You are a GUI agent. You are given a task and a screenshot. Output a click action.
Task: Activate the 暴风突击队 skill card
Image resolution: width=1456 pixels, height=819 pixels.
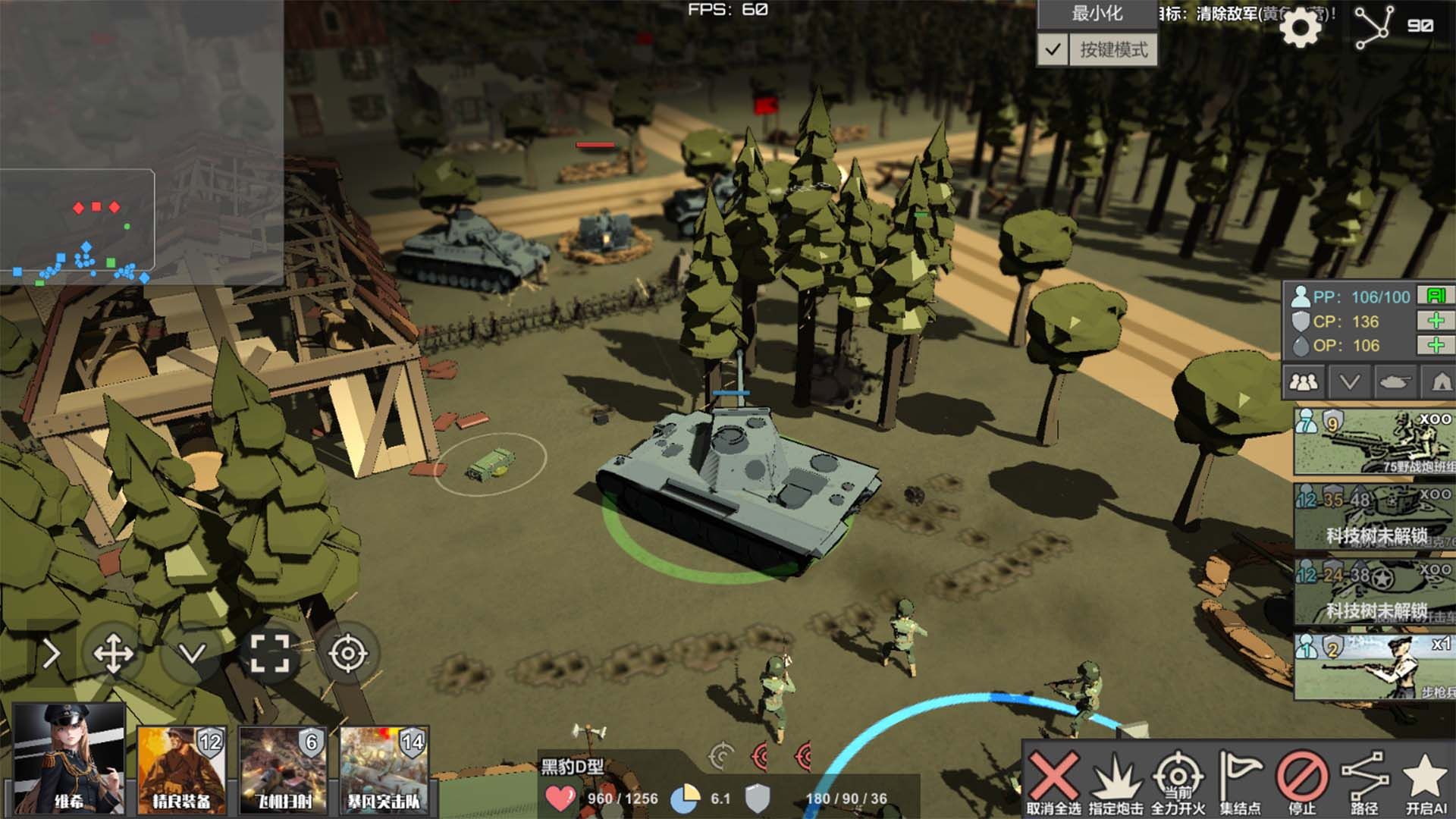coord(384,769)
